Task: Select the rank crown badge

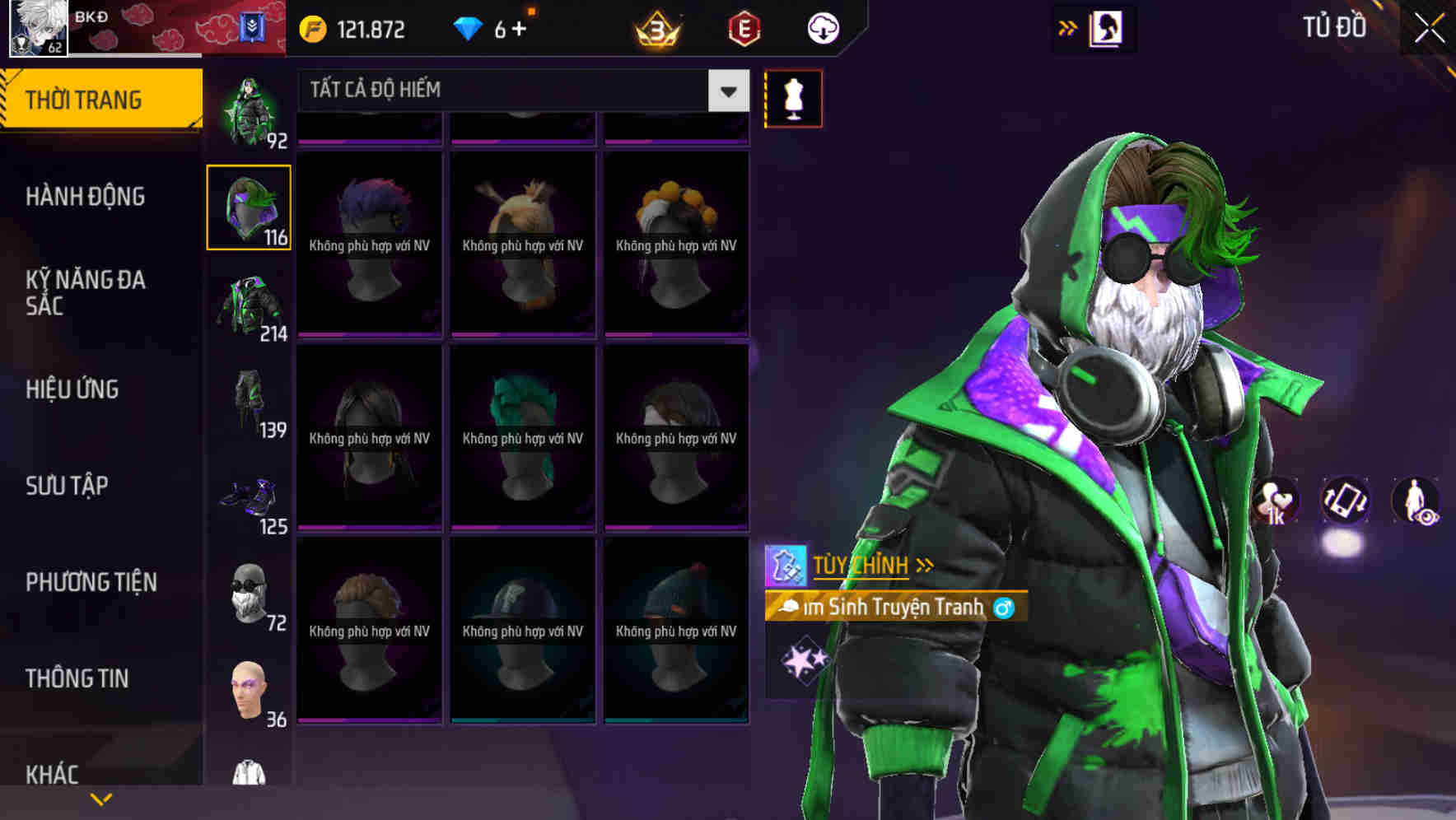Action: (x=653, y=27)
